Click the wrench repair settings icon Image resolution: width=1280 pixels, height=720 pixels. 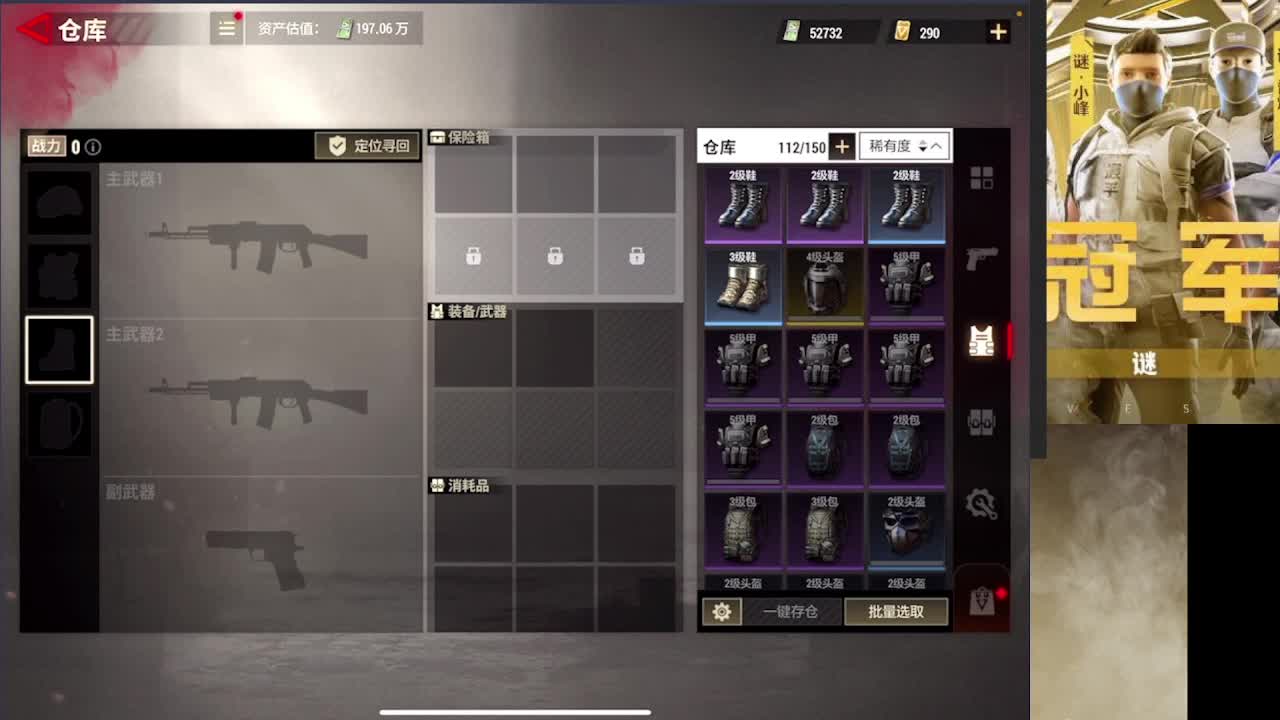coord(983,504)
